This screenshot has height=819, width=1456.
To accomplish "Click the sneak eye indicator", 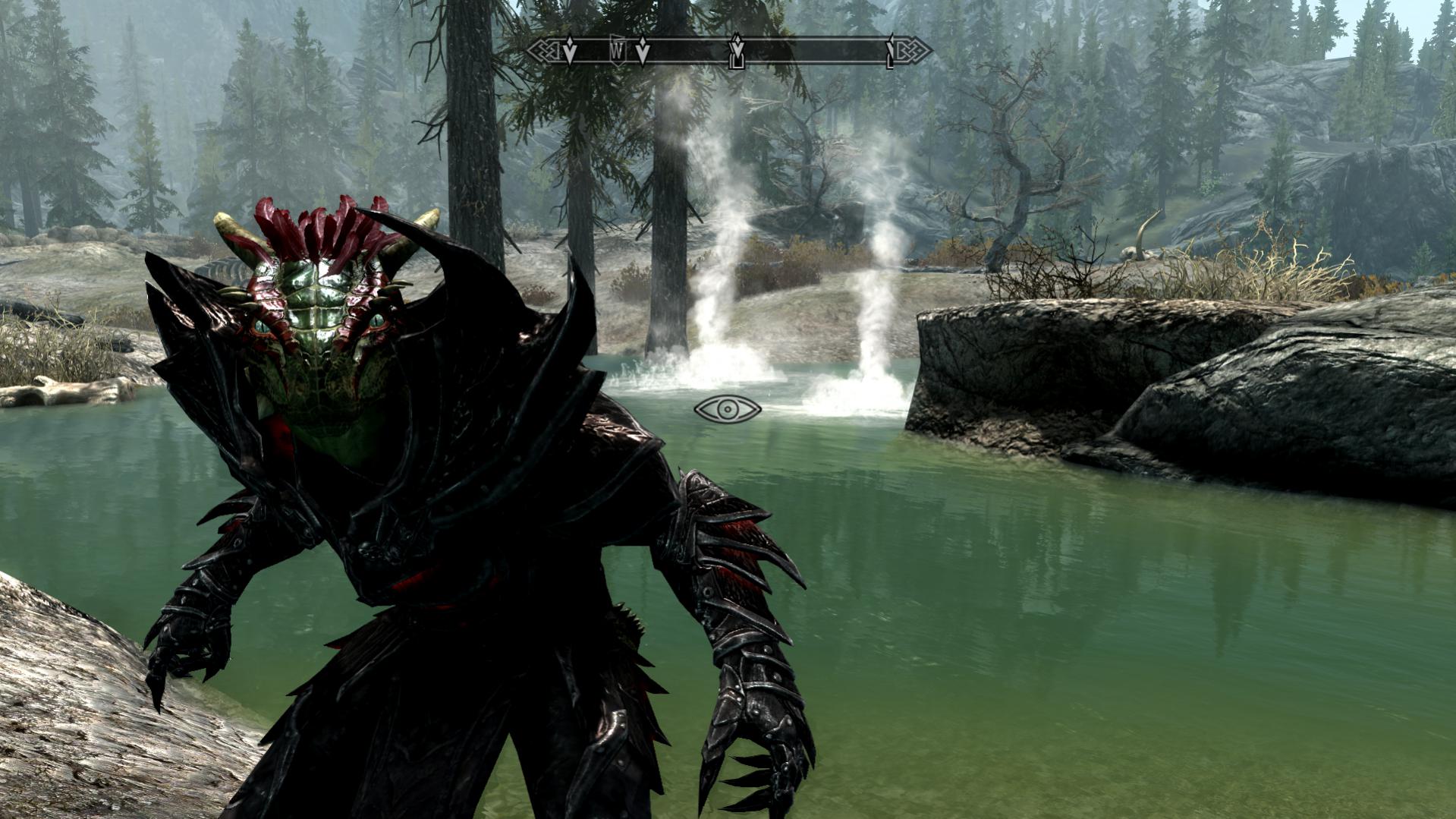I will tap(727, 410).
